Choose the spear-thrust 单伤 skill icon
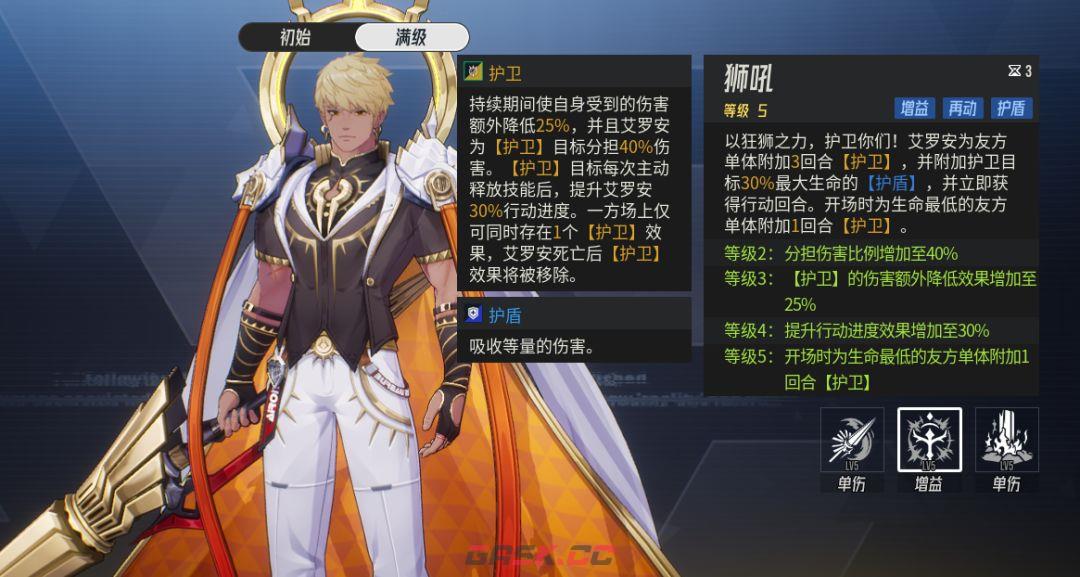The image size is (1080, 577). point(852,440)
